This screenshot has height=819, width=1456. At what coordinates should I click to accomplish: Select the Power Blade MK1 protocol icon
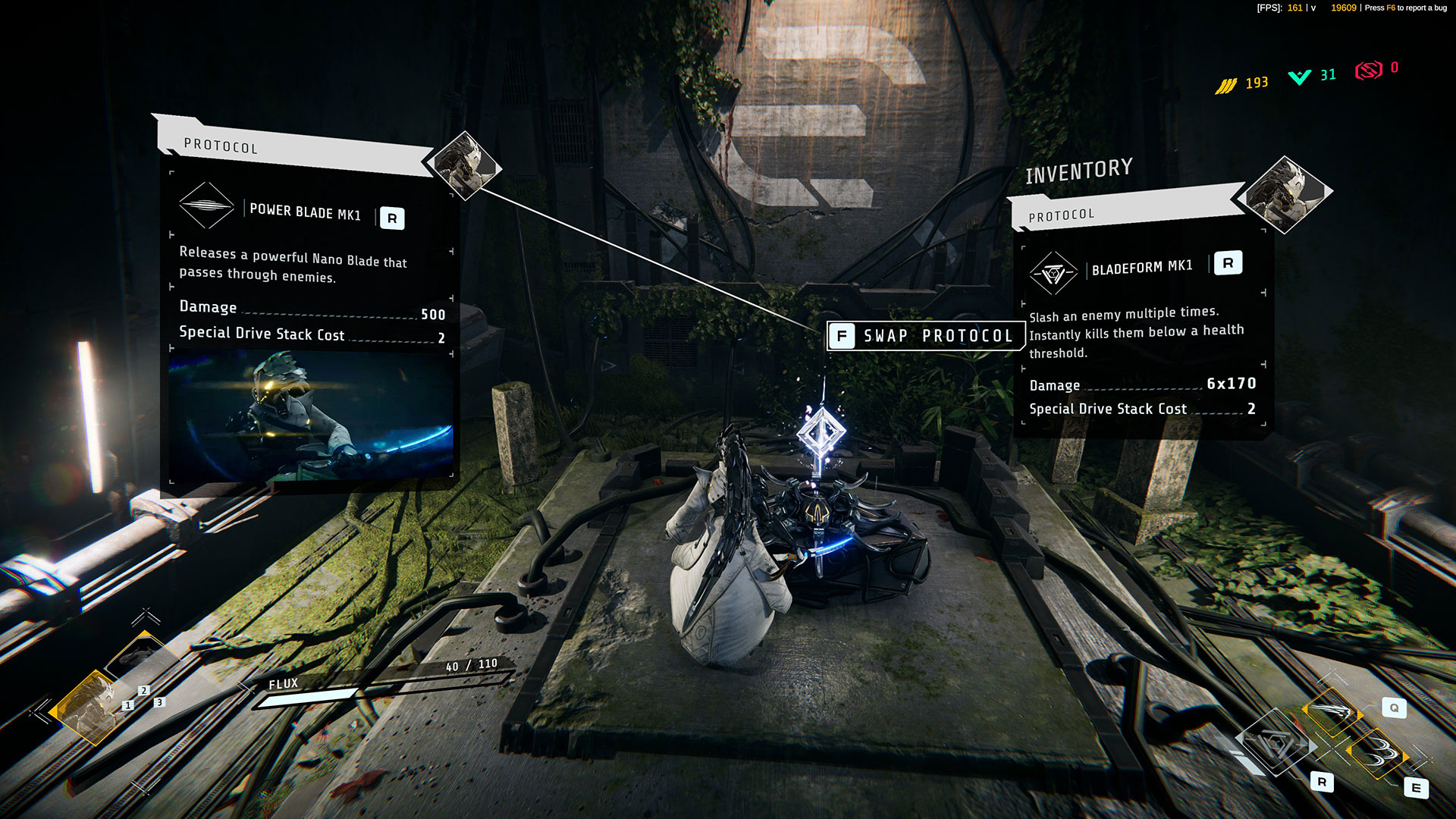coord(206,205)
